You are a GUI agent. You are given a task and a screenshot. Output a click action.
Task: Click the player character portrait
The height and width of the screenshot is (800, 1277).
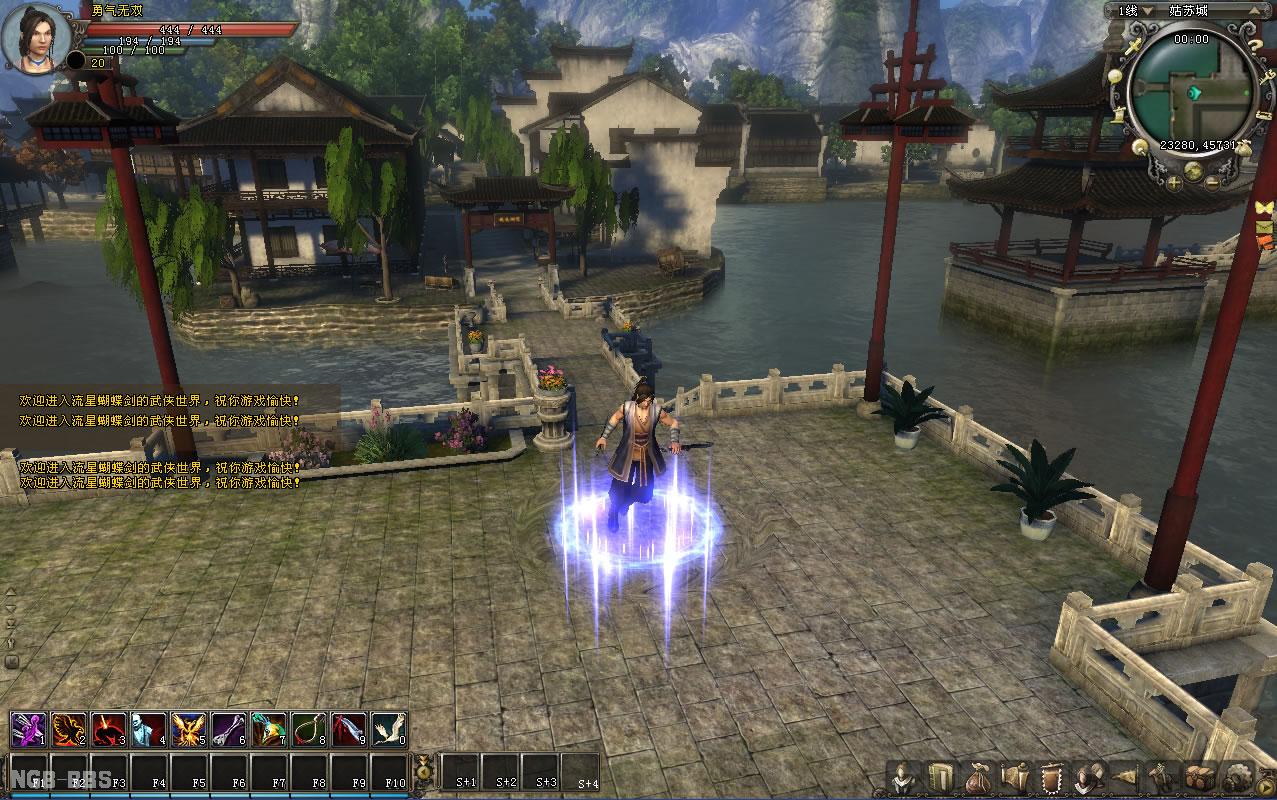click(x=36, y=38)
